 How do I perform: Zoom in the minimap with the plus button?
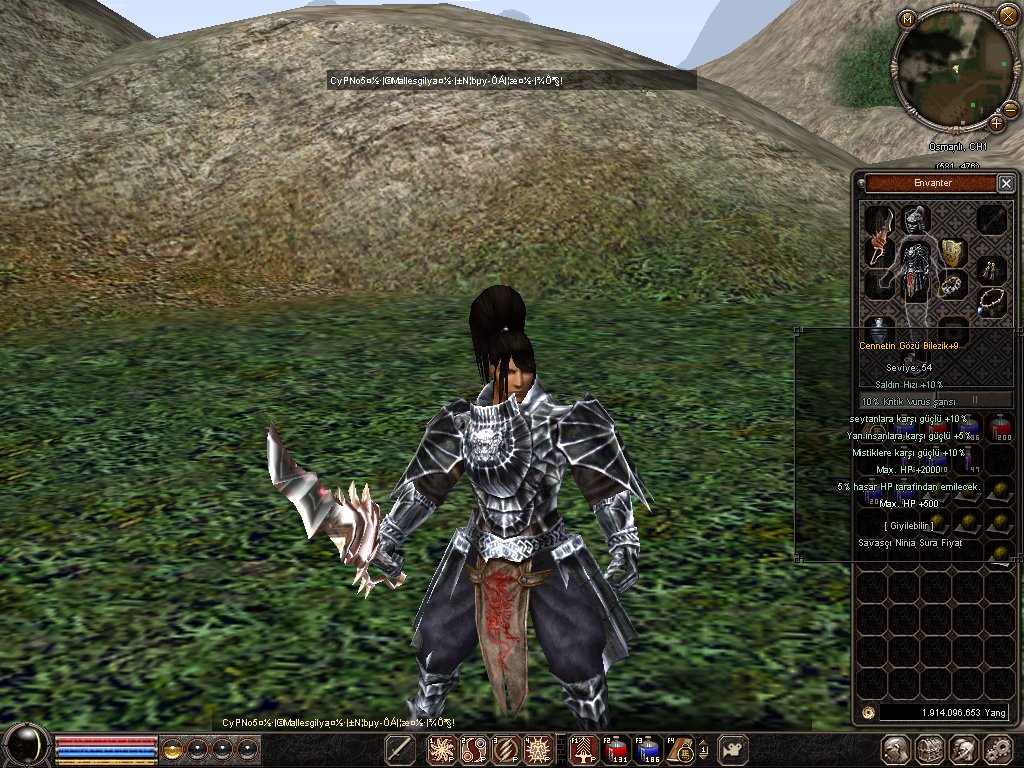tap(997, 123)
